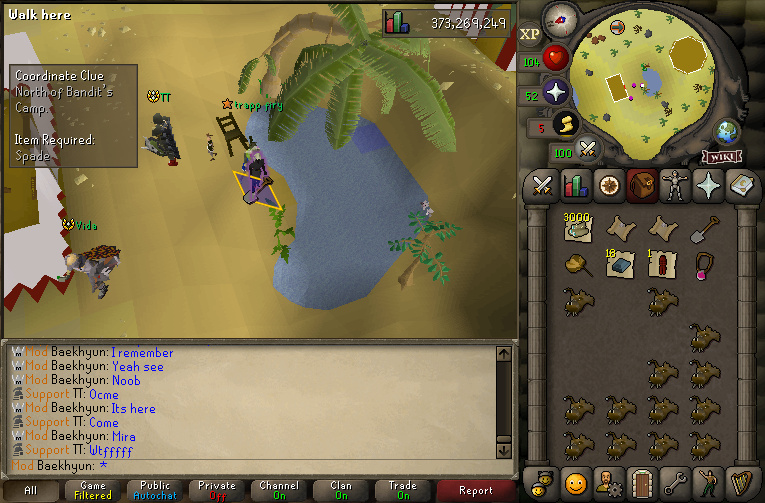Open the Wiki lookup banner

pos(722,156)
